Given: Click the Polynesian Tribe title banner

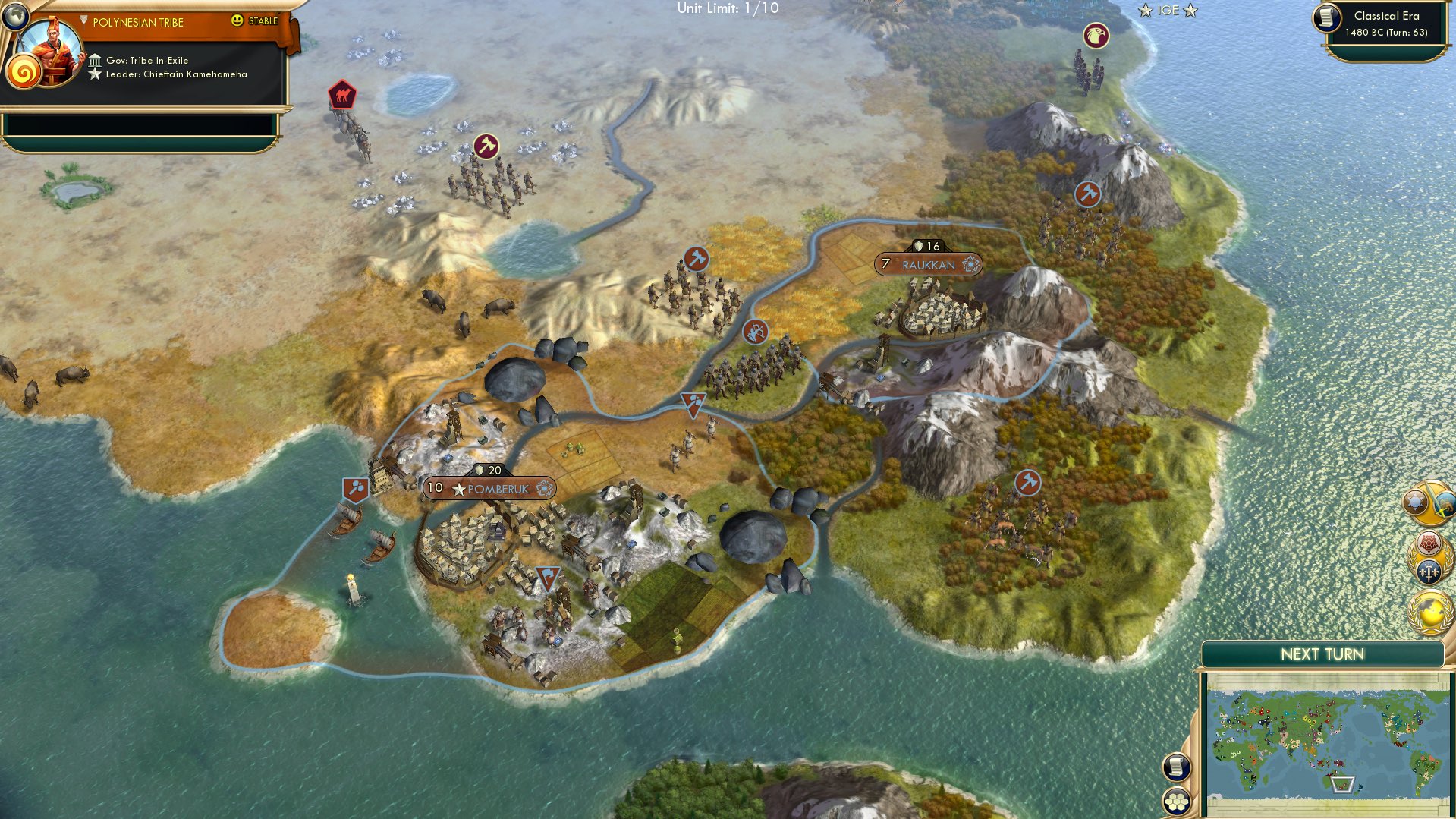Looking at the screenshot, I should click(137, 22).
